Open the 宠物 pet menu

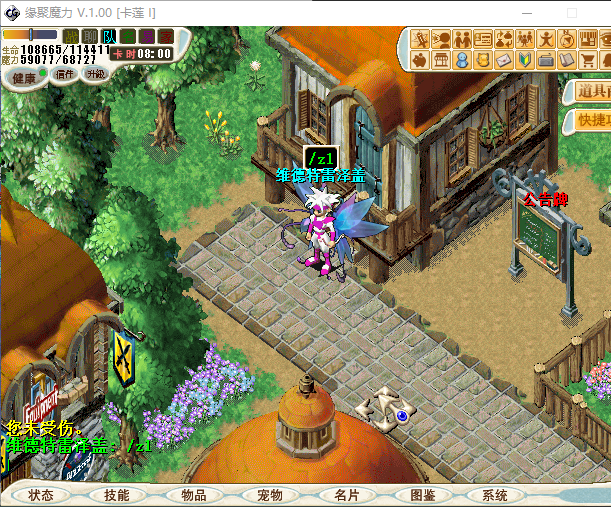[269, 495]
